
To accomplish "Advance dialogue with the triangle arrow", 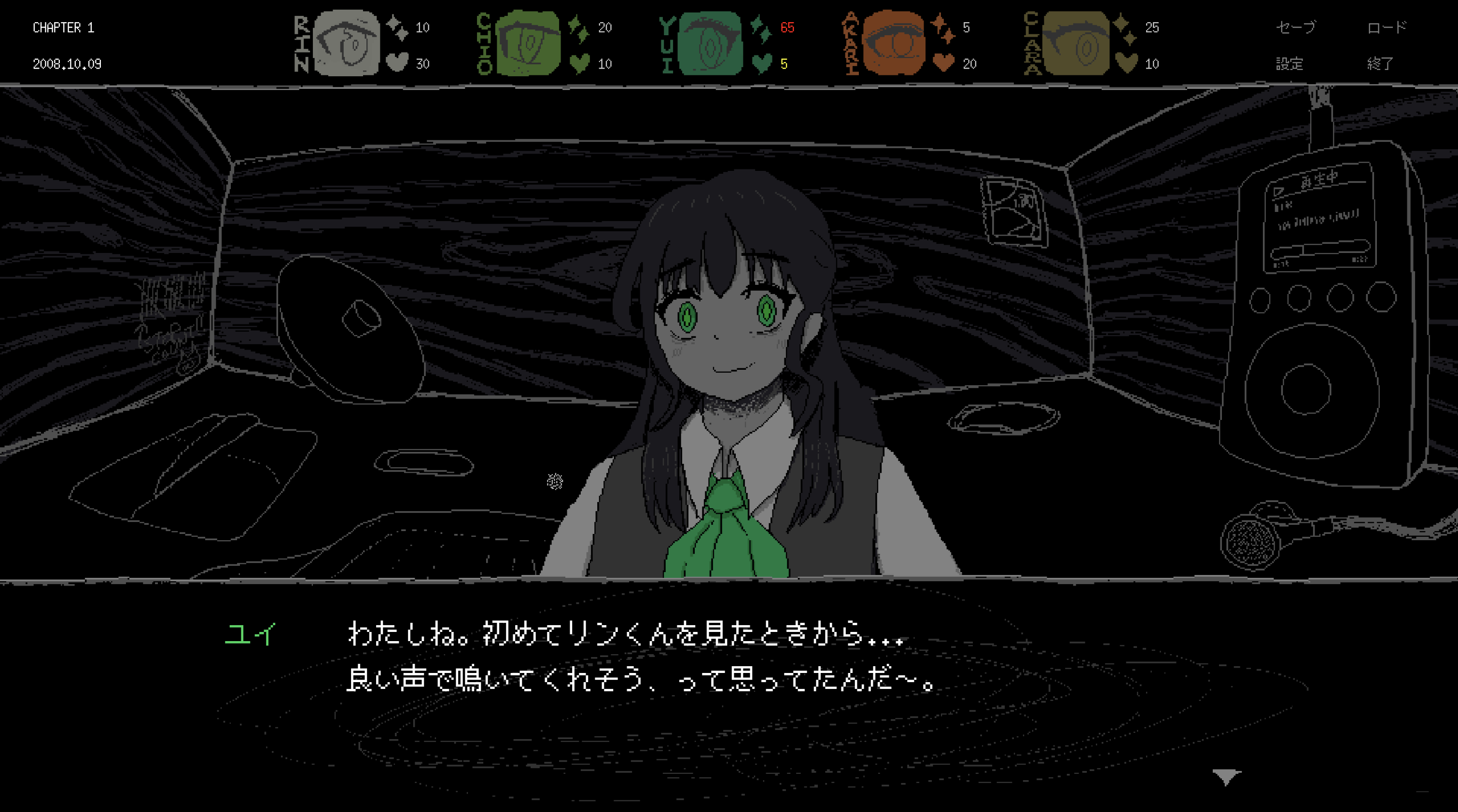I will (1226, 776).
